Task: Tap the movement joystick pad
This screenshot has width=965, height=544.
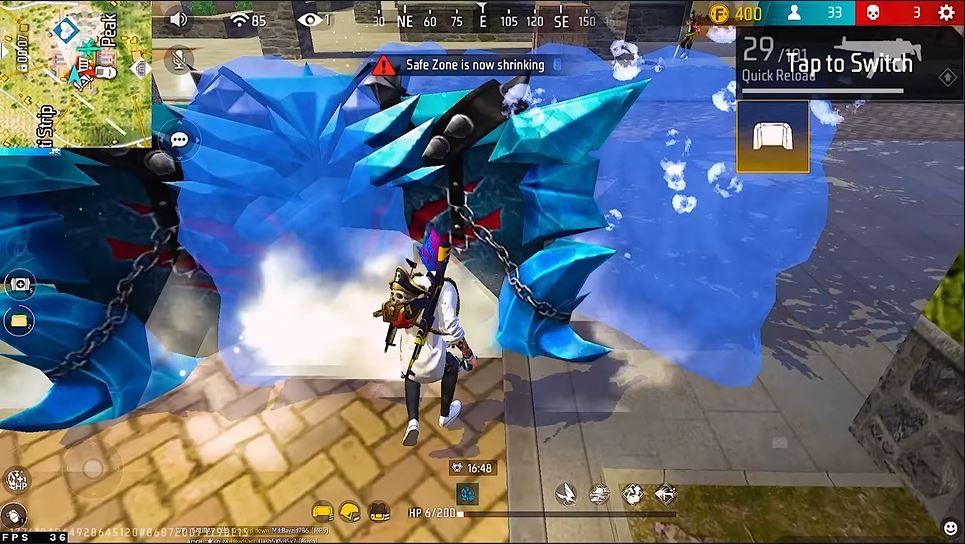Action: pos(91,468)
